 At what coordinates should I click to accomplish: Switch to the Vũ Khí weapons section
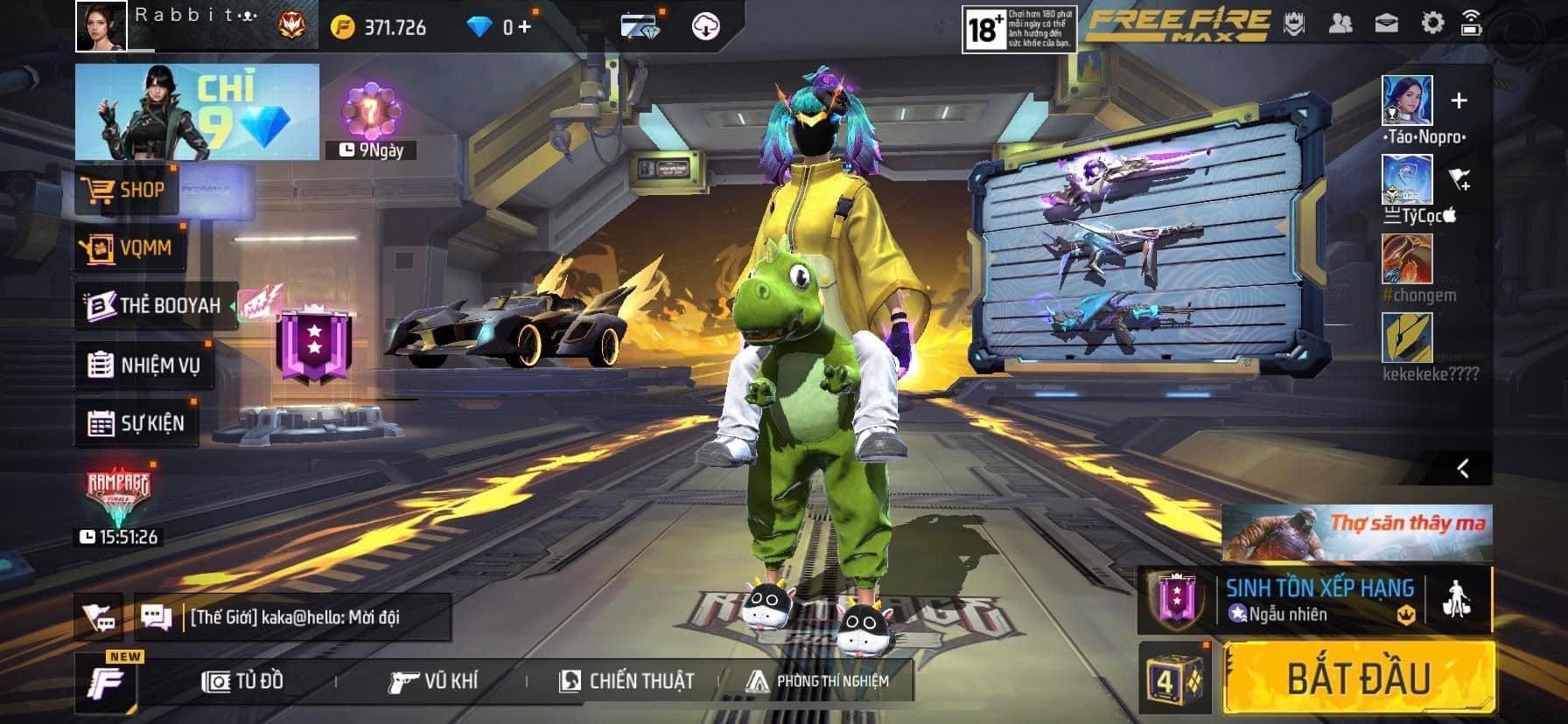tap(433, 681)
